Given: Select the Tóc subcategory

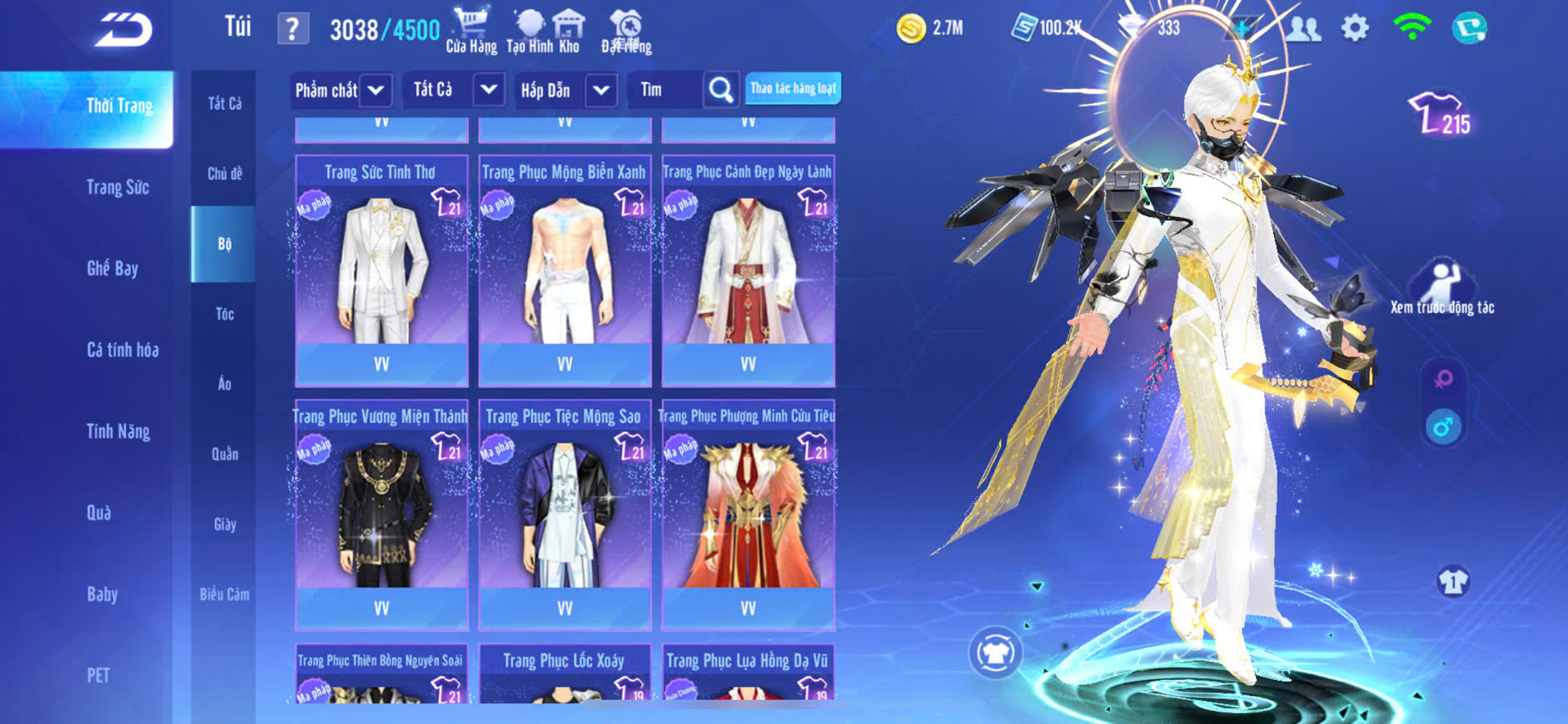Looking at the screenshot, I should click(224, 314).
